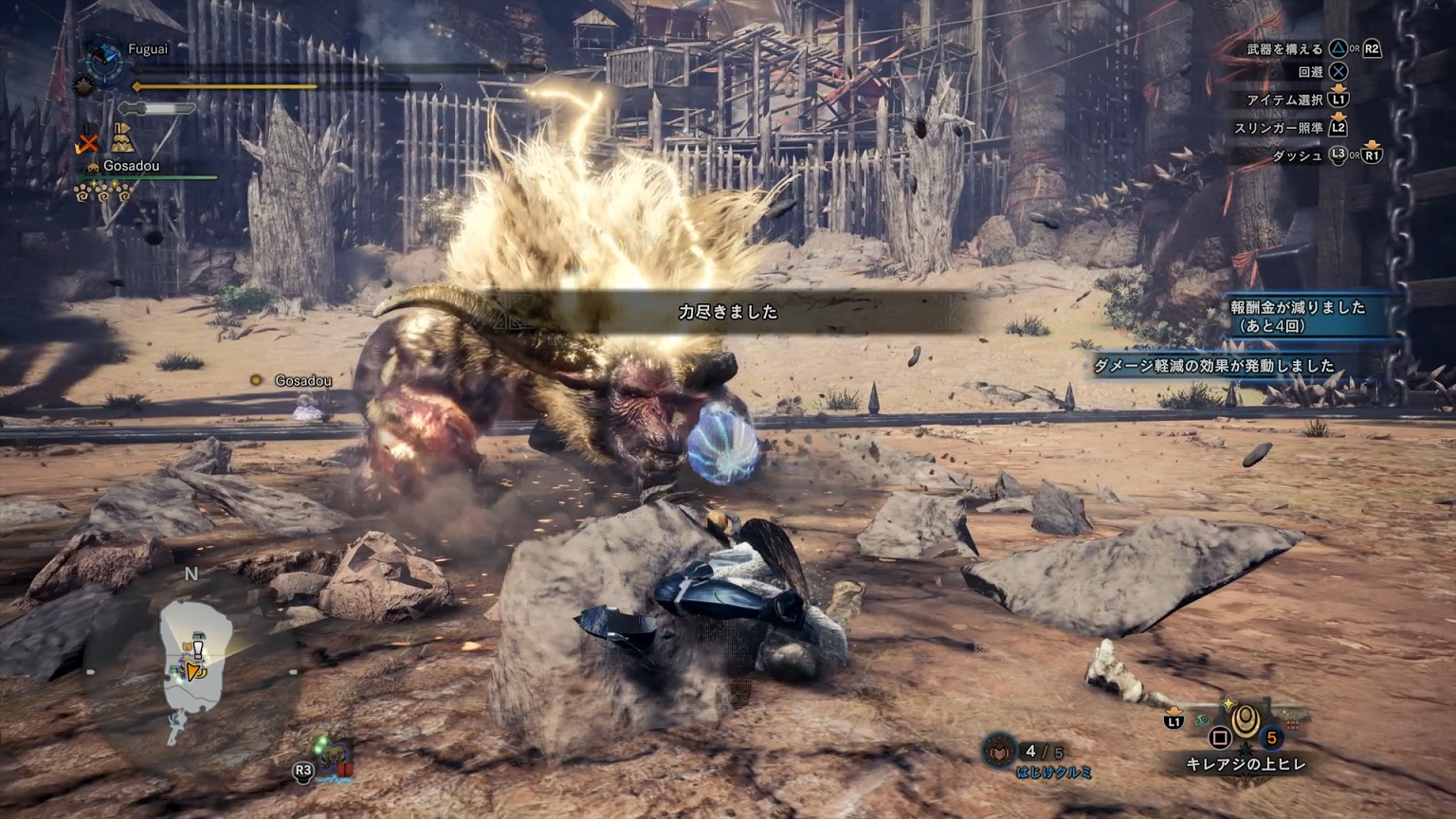Click the golden sack buff icon
This screenshot has width=1456, height=819.
tap(121, 140)
